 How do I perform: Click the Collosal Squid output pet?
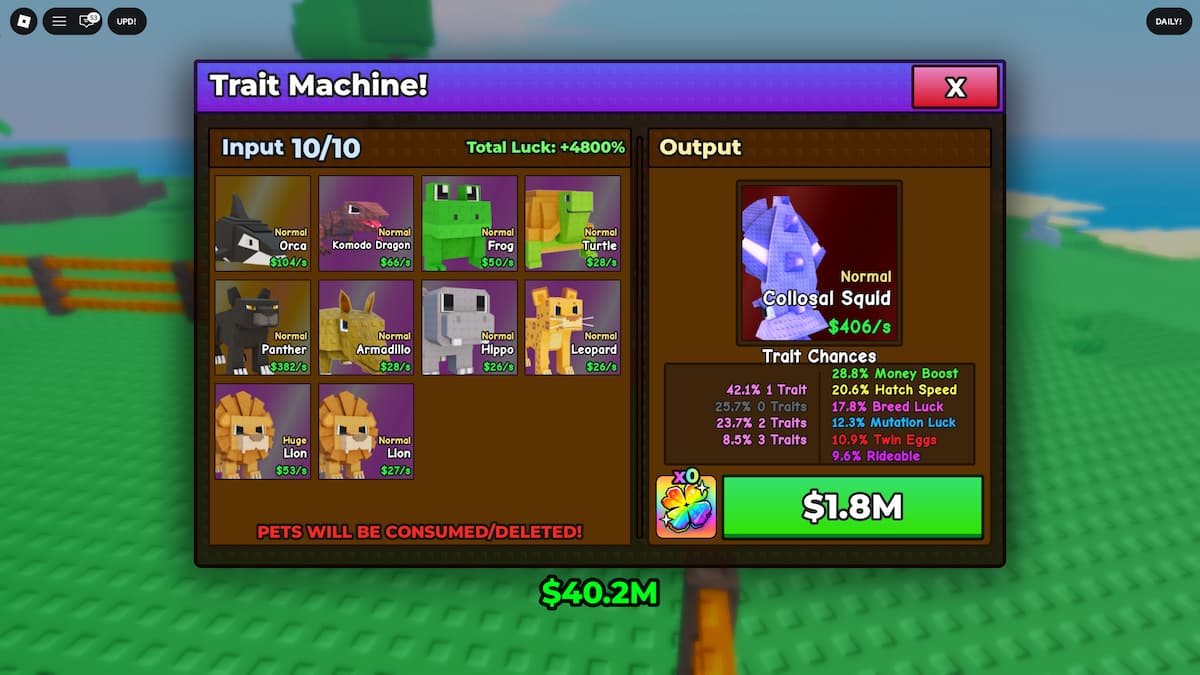click(819, 262)
